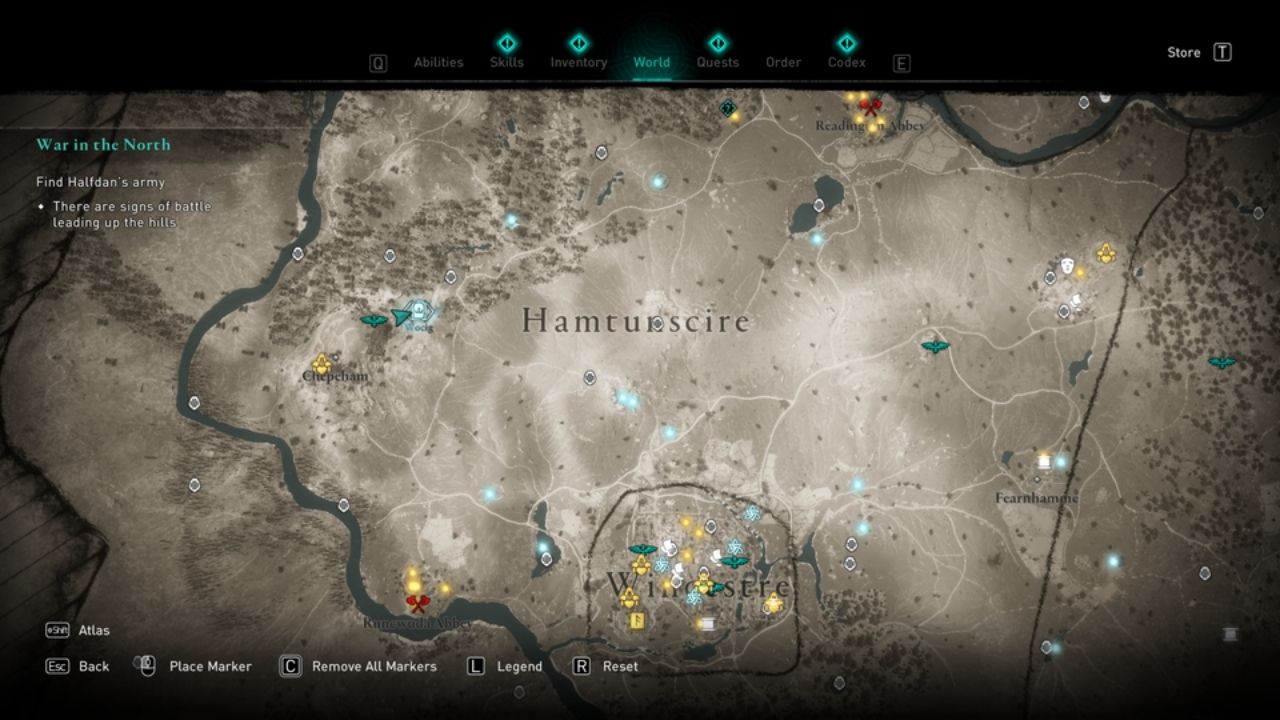Select the yellow wealth icon at Chepeham
The width and height of the screenshot is (1280, 720).
click(321, 363)
